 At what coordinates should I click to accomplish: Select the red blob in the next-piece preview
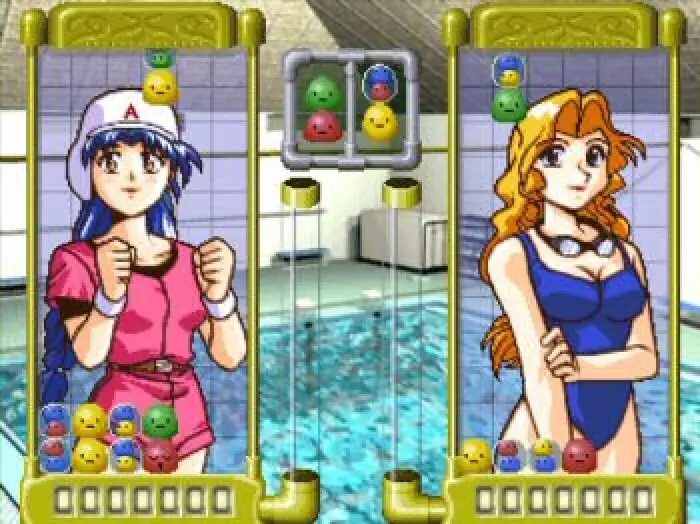click(322, 126)
